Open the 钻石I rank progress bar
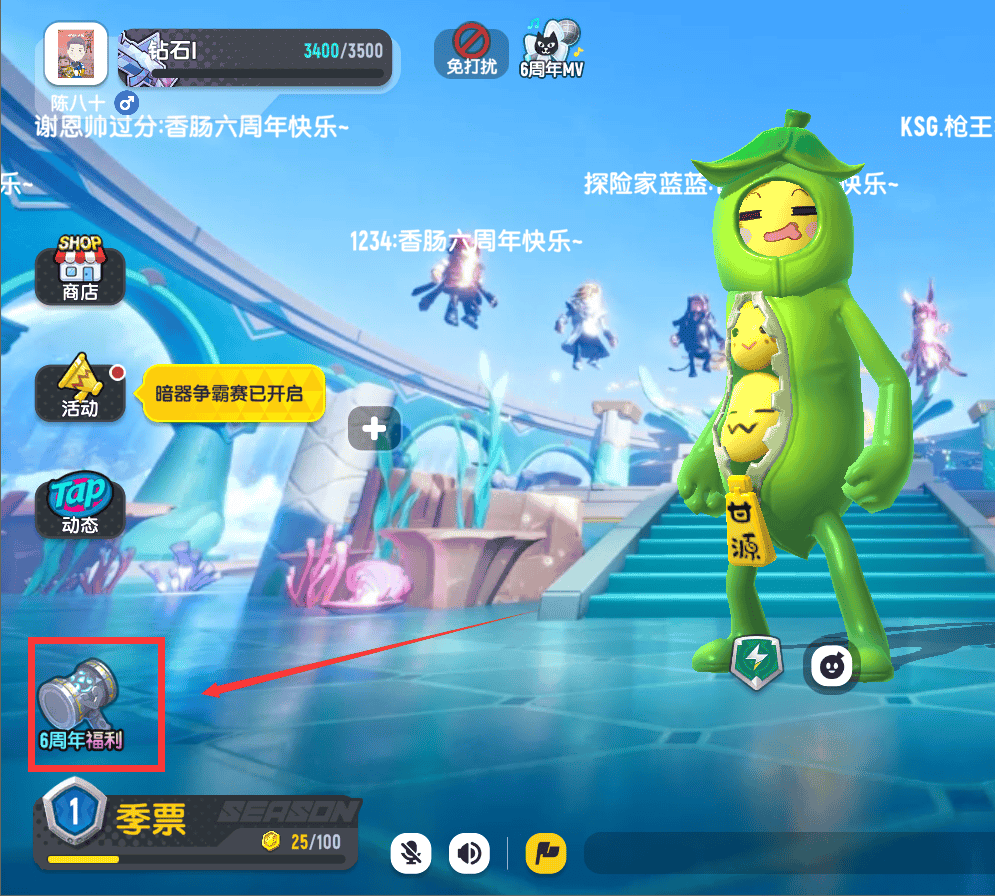 pos(255,57)
